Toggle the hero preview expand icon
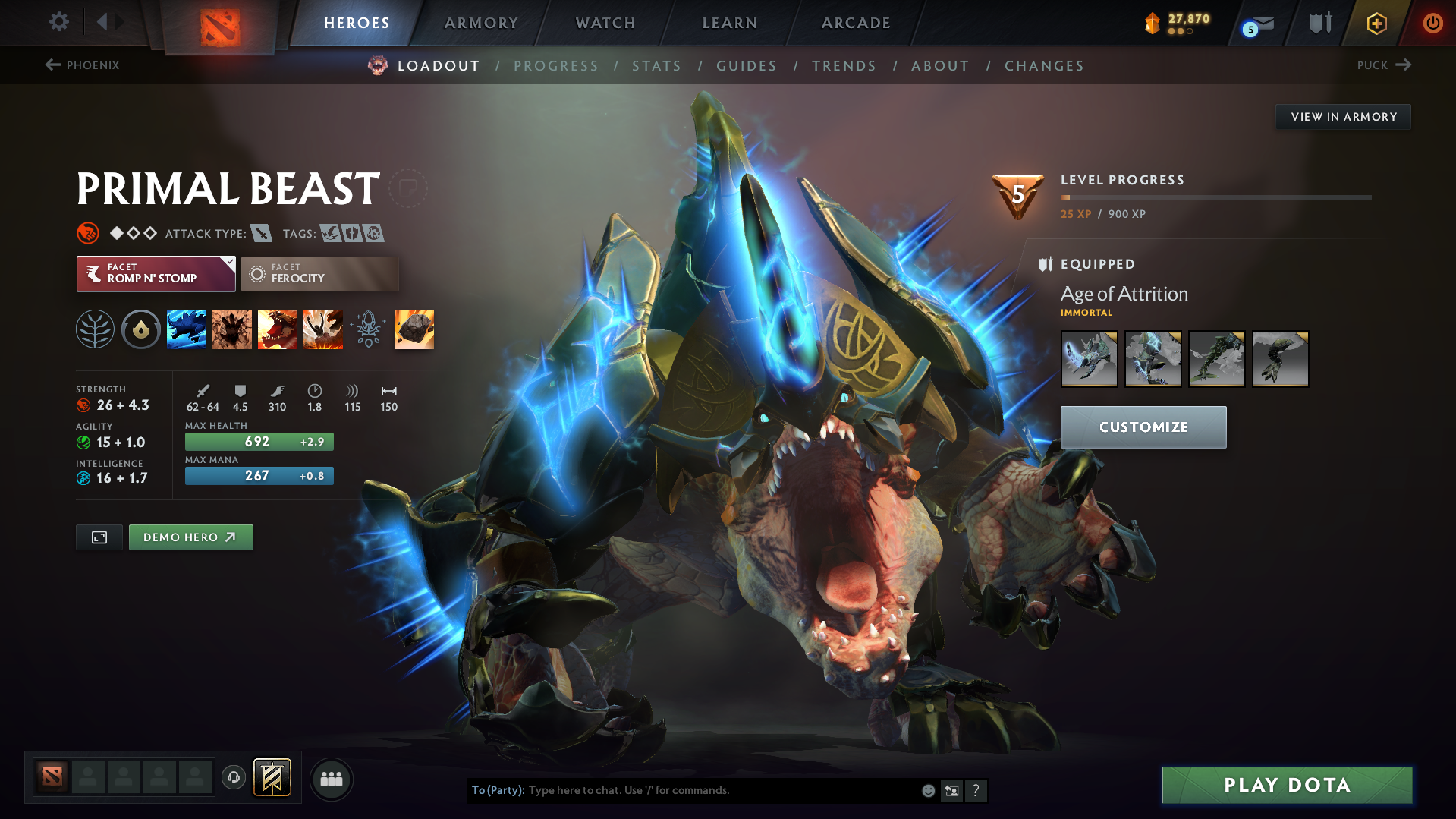This screenshot has width=1456, height=819. tap(99, 537)
